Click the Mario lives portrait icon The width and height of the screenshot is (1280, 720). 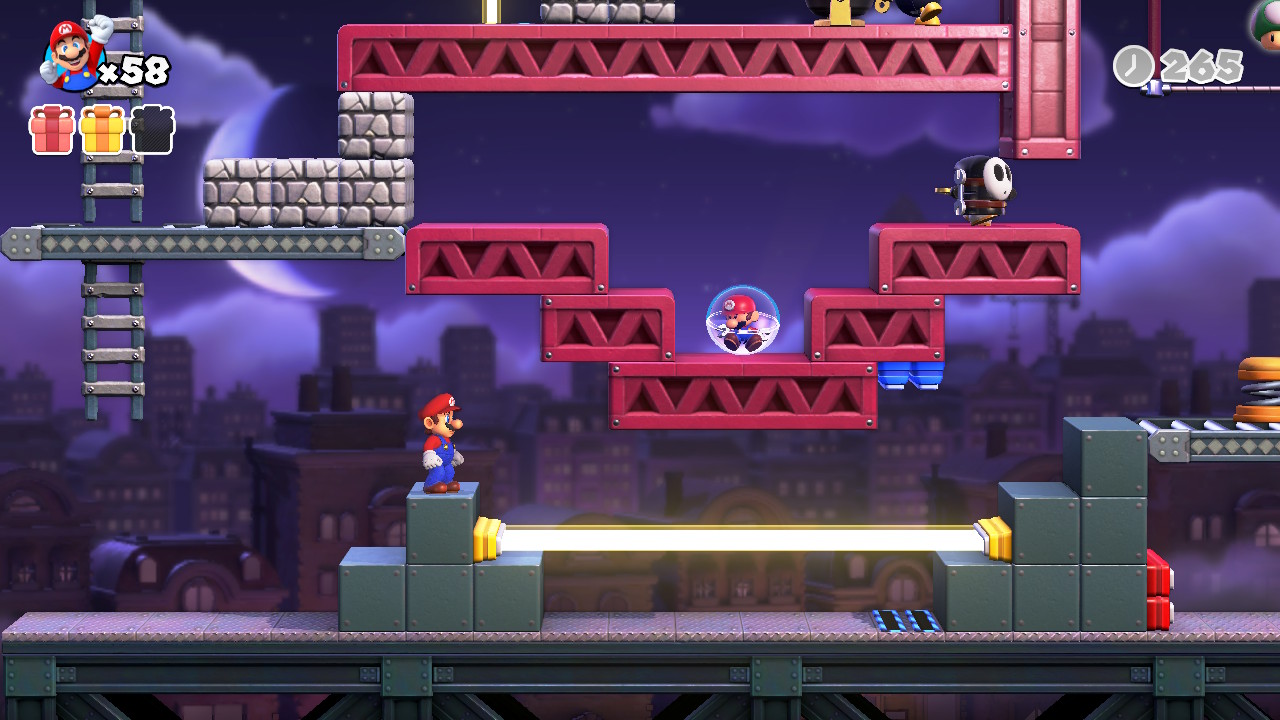pyautogui.click(x=74, y=54)
